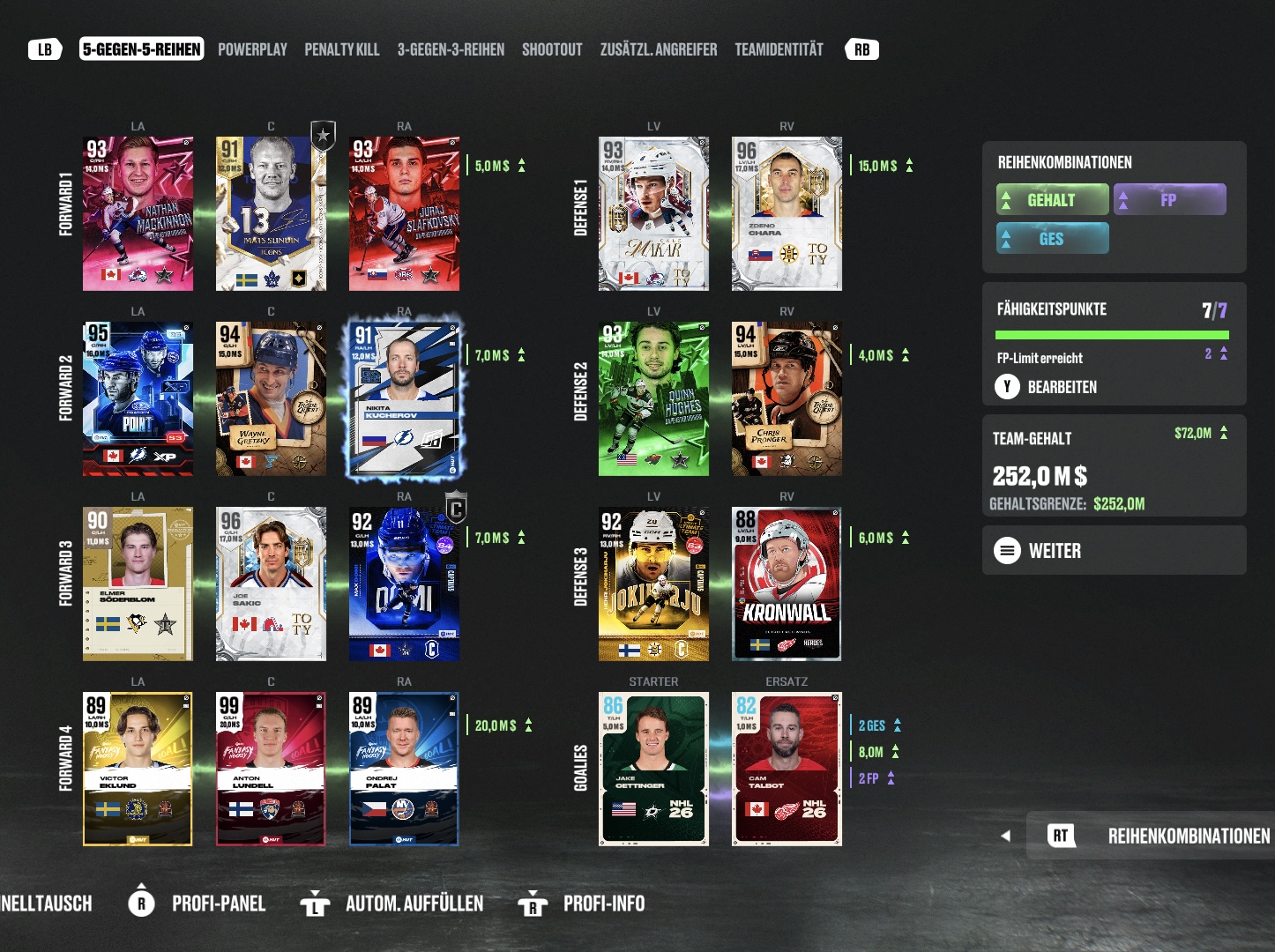Open the Zusätzl. Angreifer tab
Viewport: 1275px width, 952px height.
click(x=659, y=49)
